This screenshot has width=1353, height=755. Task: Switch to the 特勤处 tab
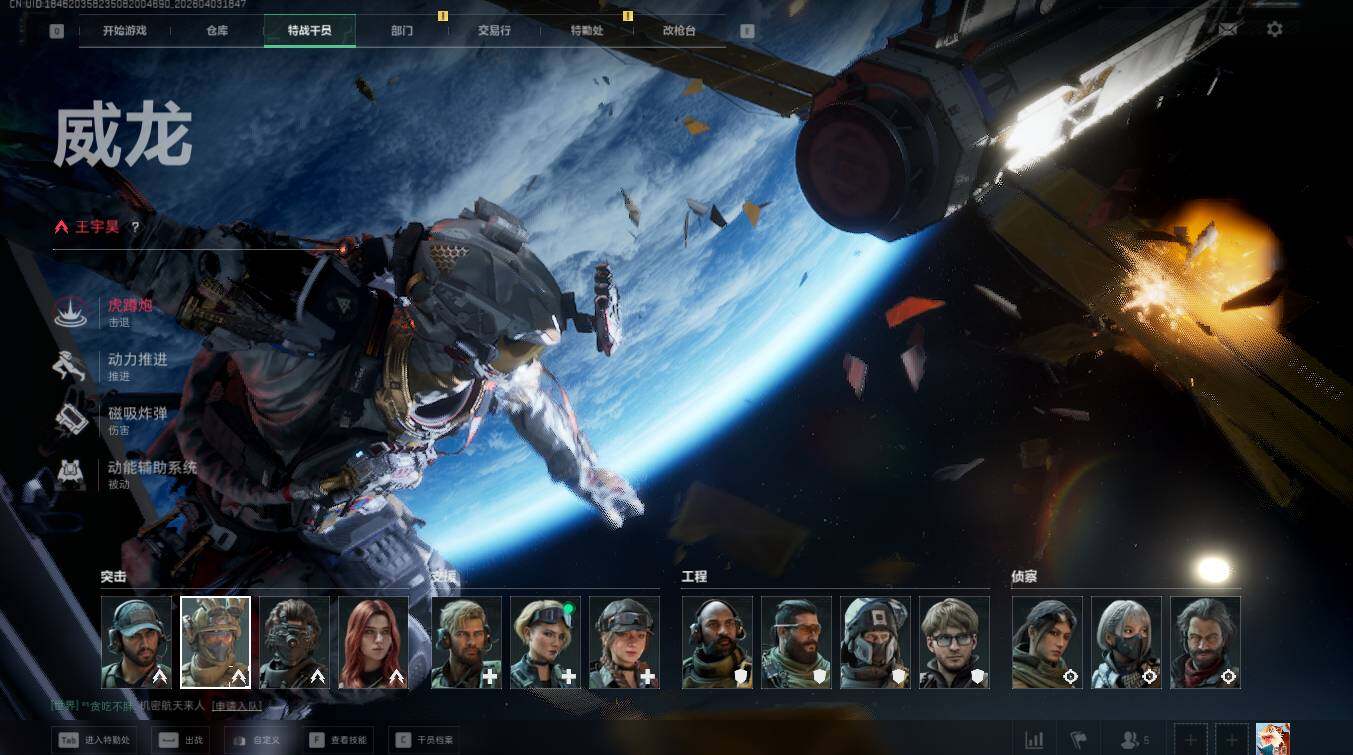point(587,30)
